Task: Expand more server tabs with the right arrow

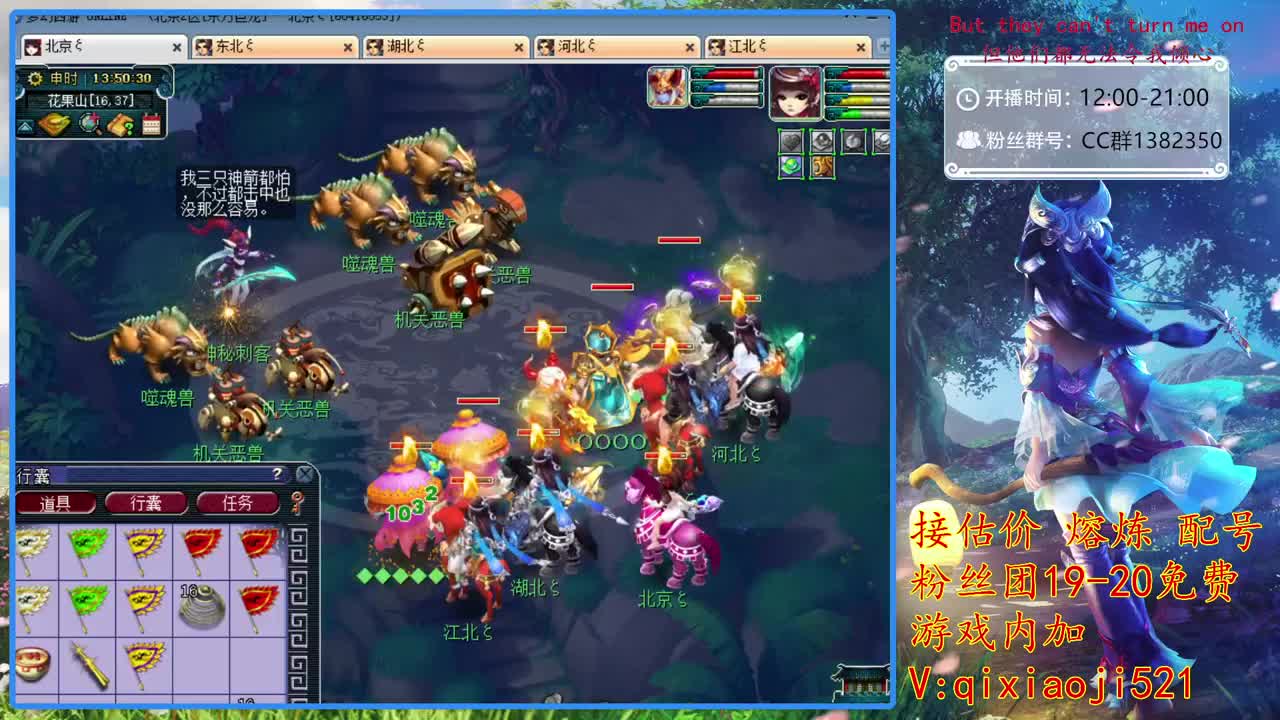Action: (884, 46)
